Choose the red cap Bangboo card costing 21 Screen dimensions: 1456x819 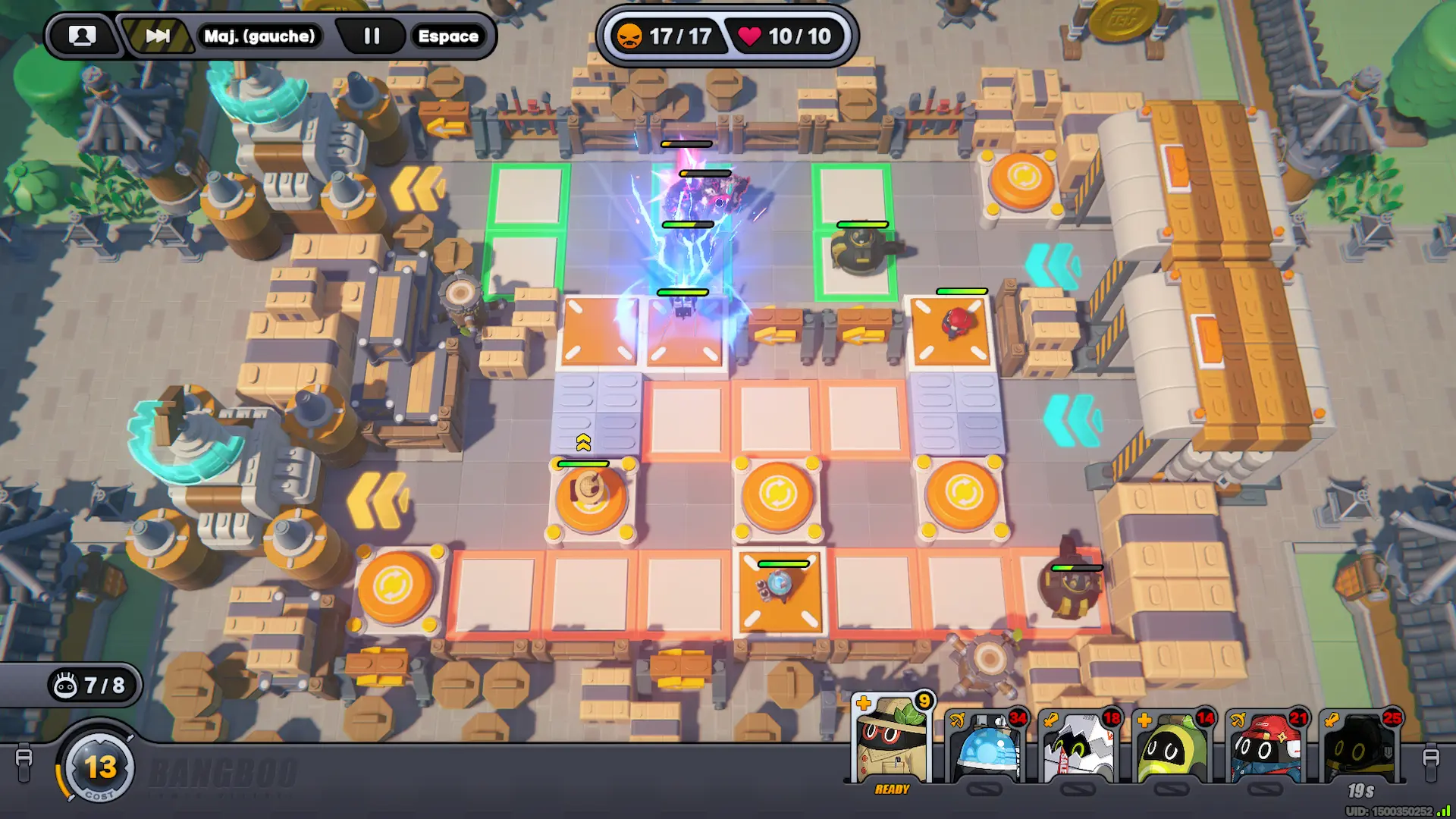click(x=1266, y=747)
